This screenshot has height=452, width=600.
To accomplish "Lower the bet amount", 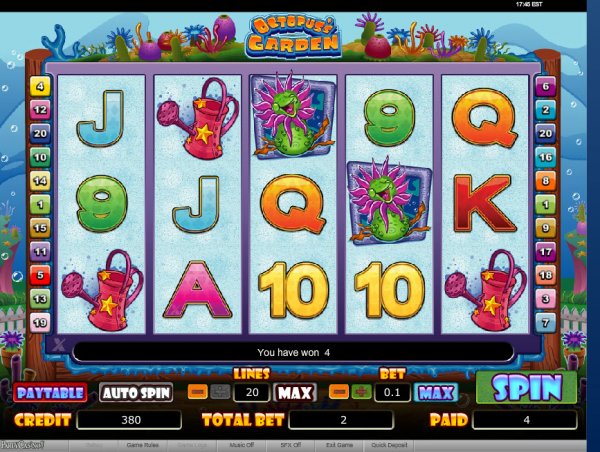I will click(x=339, y=392).
